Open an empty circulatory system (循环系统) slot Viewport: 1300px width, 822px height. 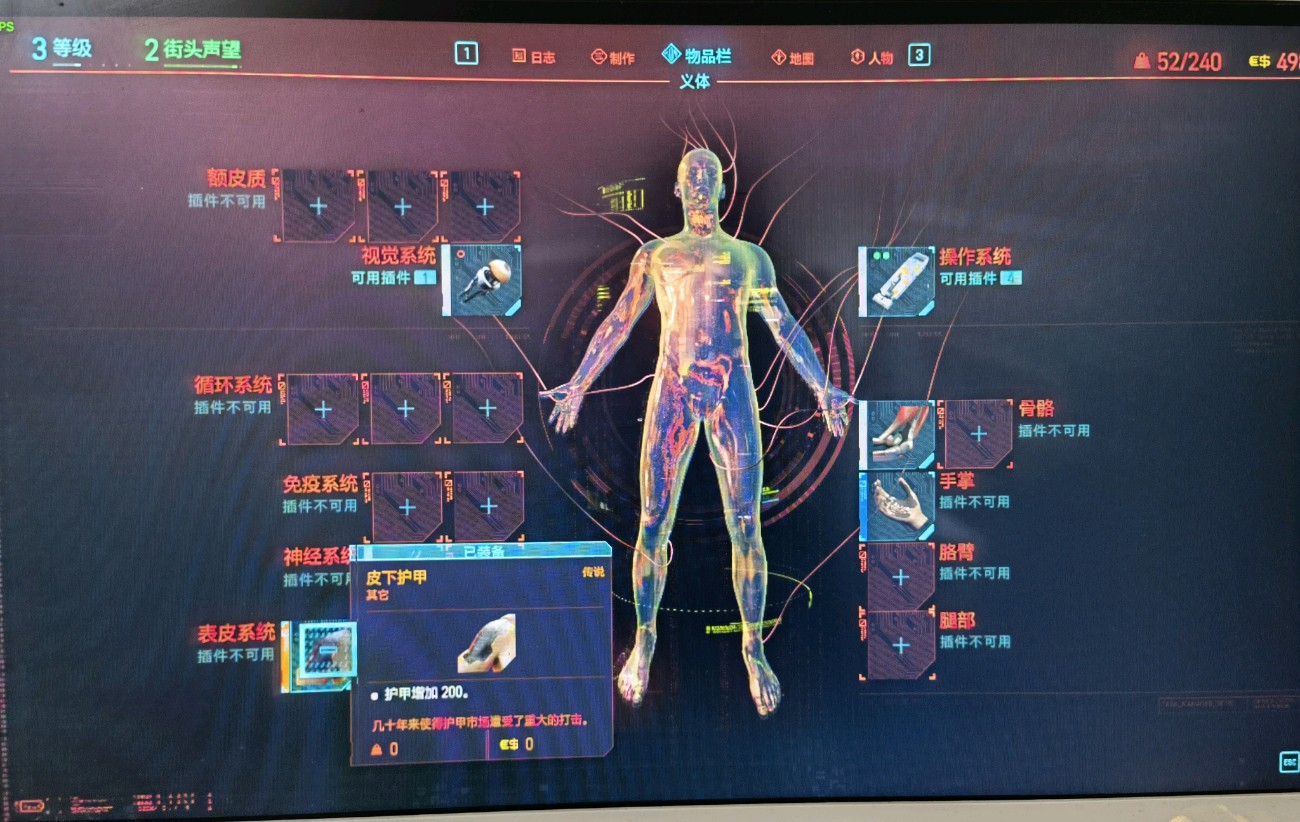point(320,407)
